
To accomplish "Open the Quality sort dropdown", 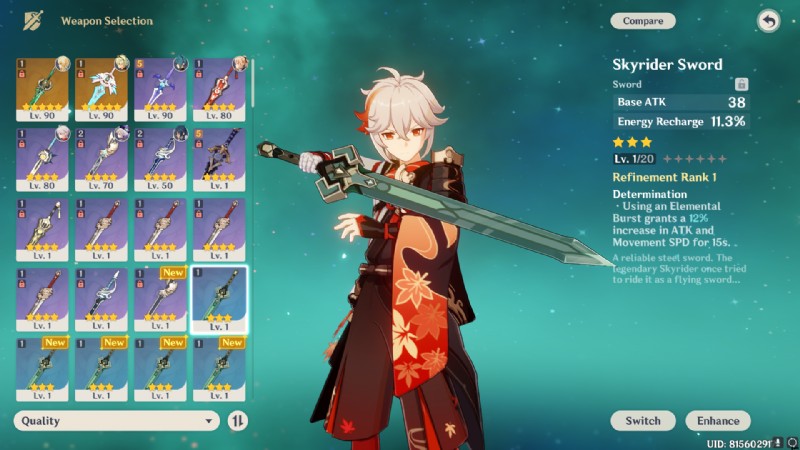I will click(117, 421).
